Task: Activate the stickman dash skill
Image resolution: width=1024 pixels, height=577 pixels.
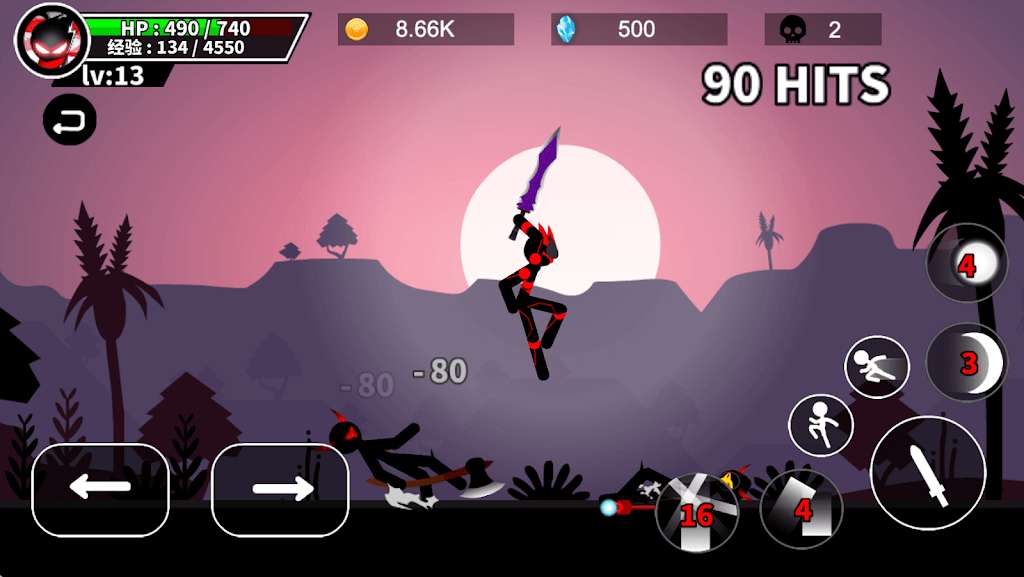Action: click(x=877, y=367)
